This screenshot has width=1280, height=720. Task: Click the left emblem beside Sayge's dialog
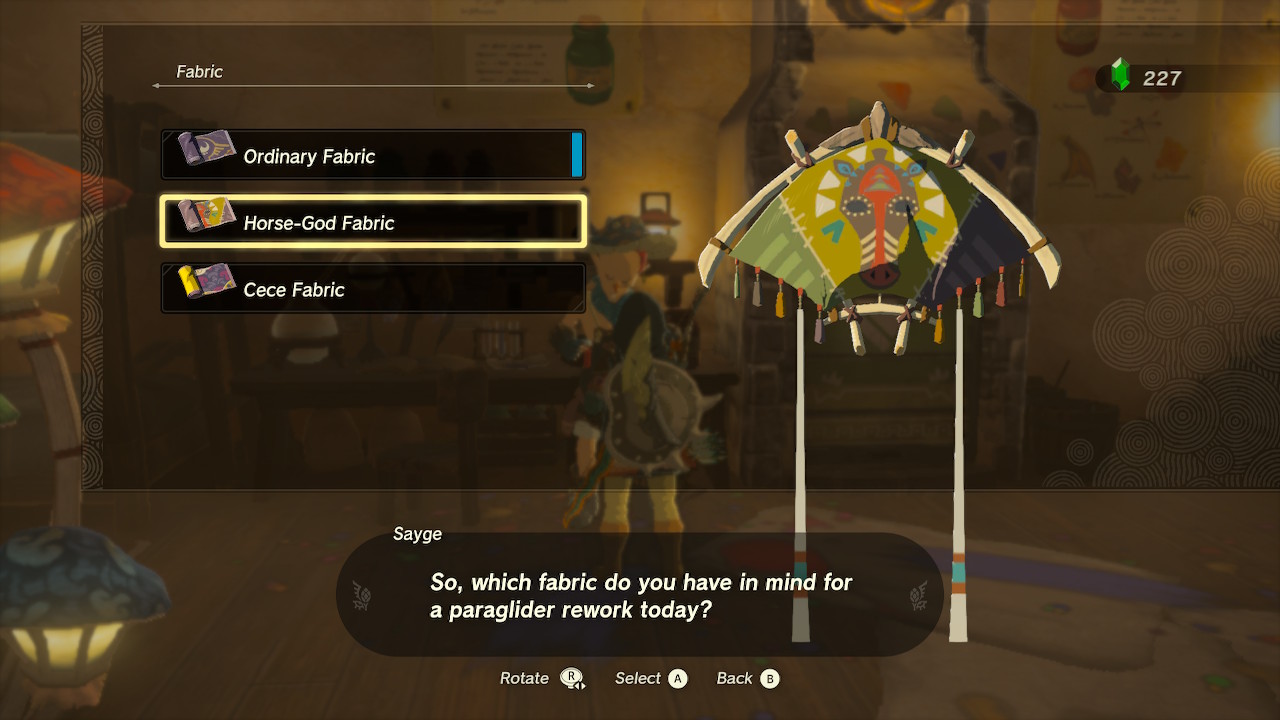362,593
